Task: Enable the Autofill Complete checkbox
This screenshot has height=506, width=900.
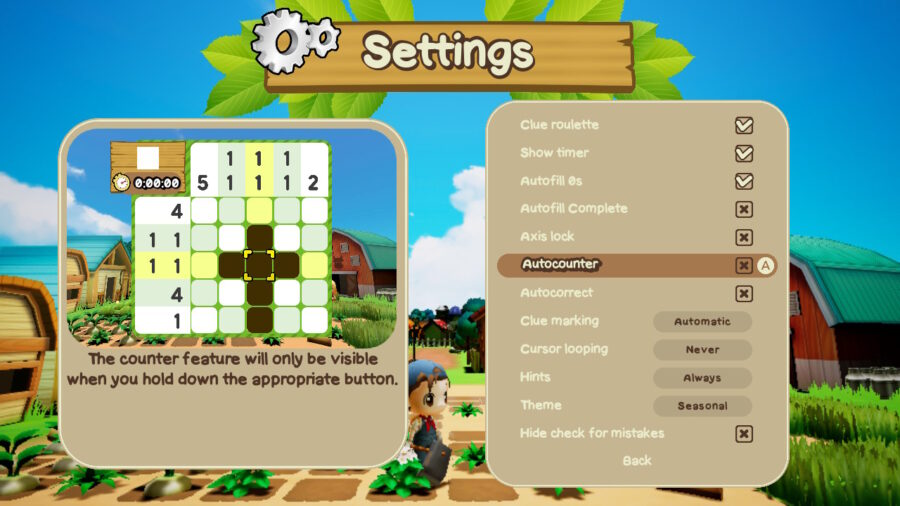Action: [743, 210]
